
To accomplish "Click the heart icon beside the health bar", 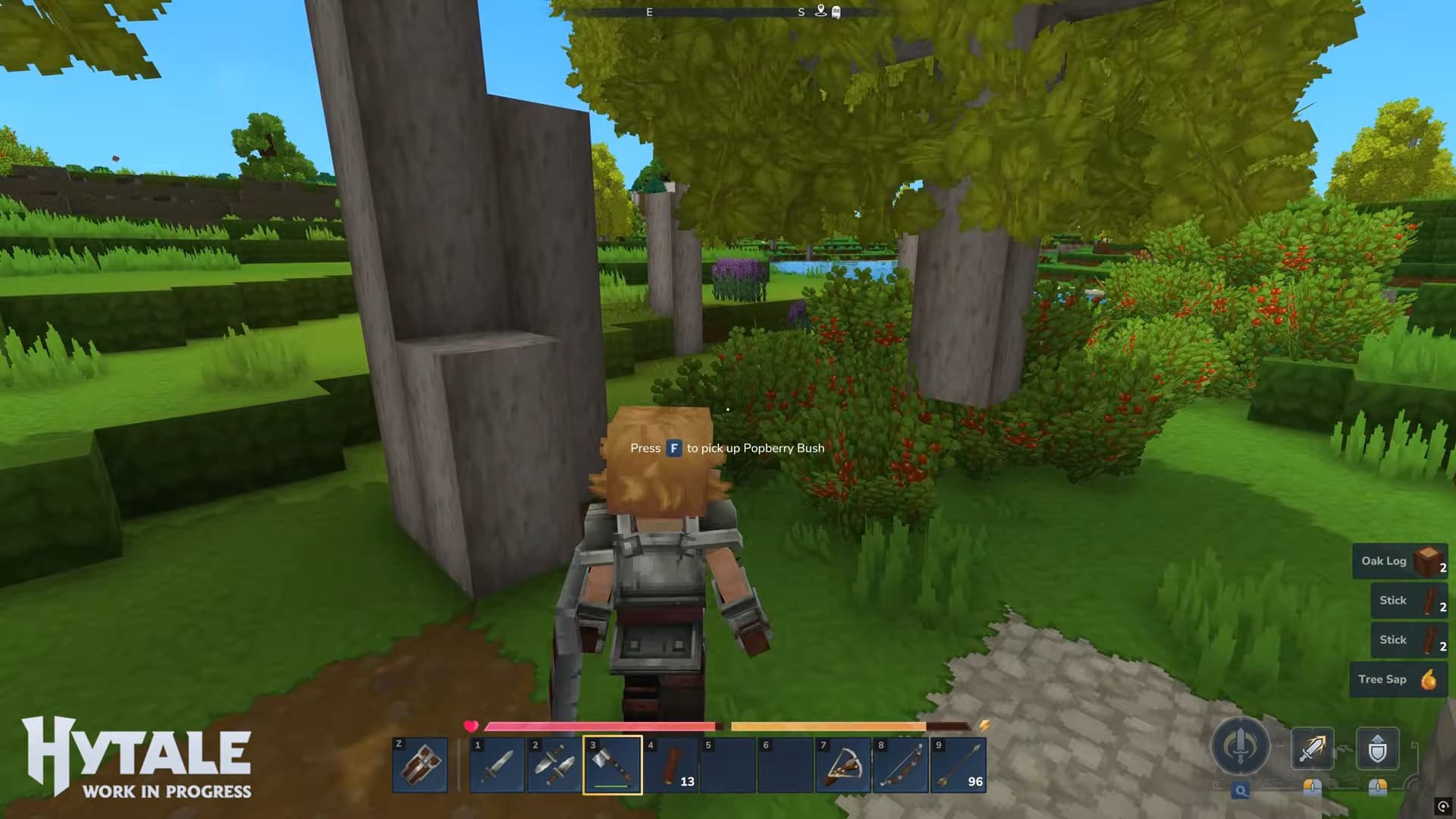I will (472, 725).
